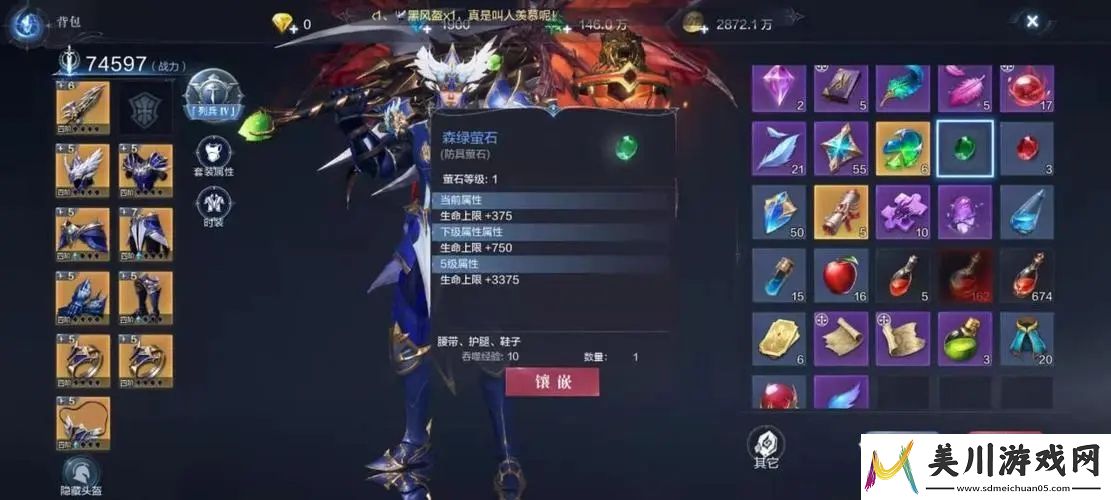Select the equipped sword weapon slot
1111x500 pixels.
[x=83, y=108]
